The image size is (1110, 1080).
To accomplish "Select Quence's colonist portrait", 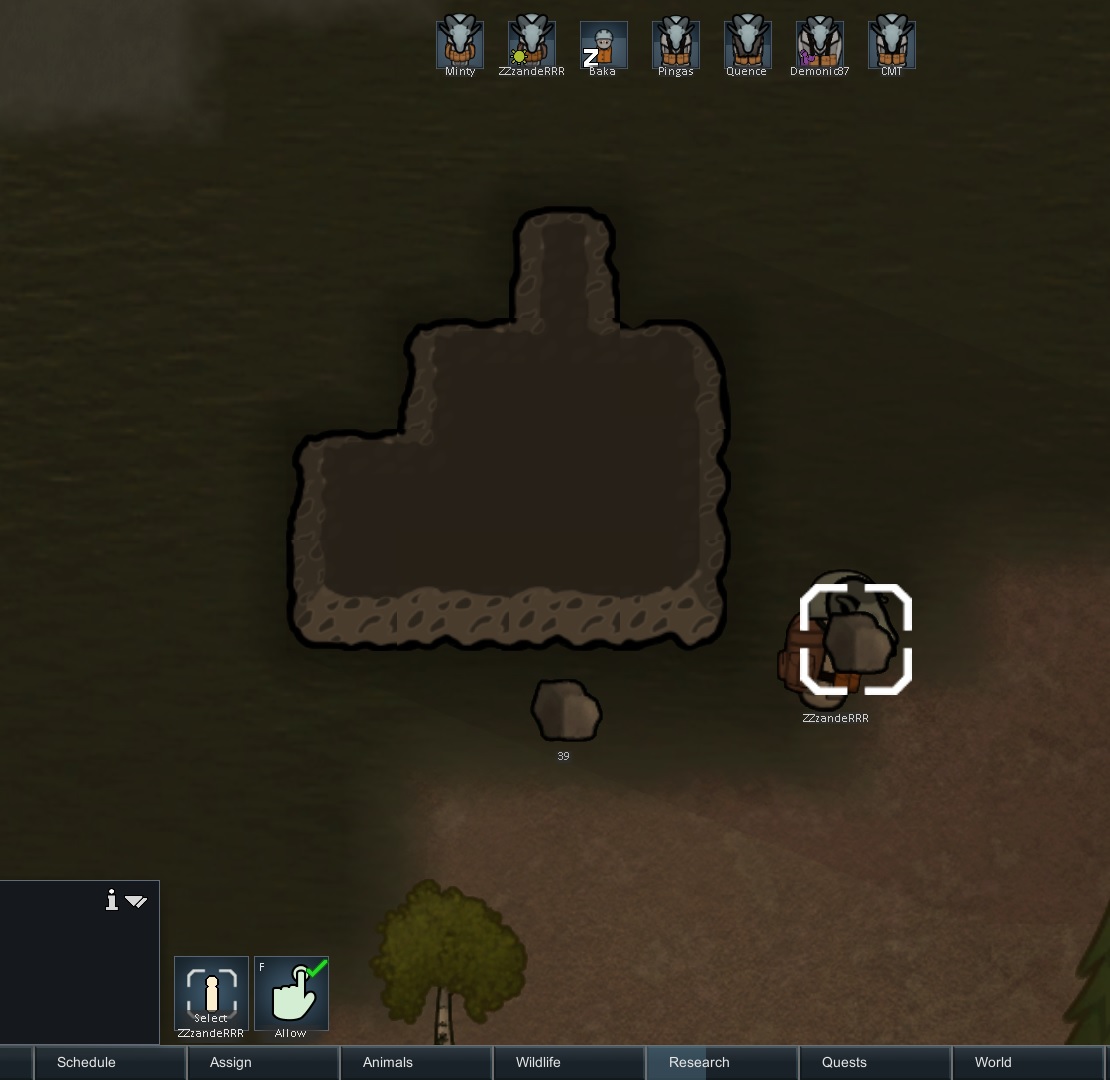I will pyautogui.click(x=747, y=43).
